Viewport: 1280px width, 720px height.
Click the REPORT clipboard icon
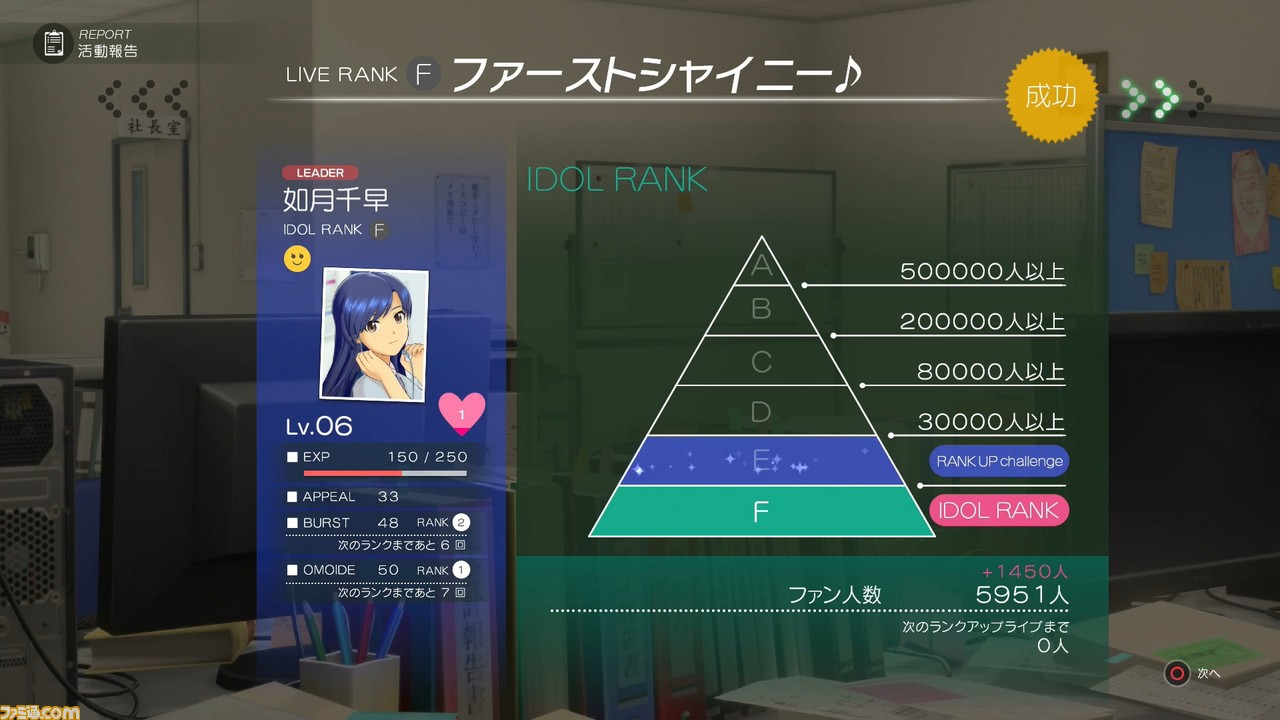tap(54, 42)
